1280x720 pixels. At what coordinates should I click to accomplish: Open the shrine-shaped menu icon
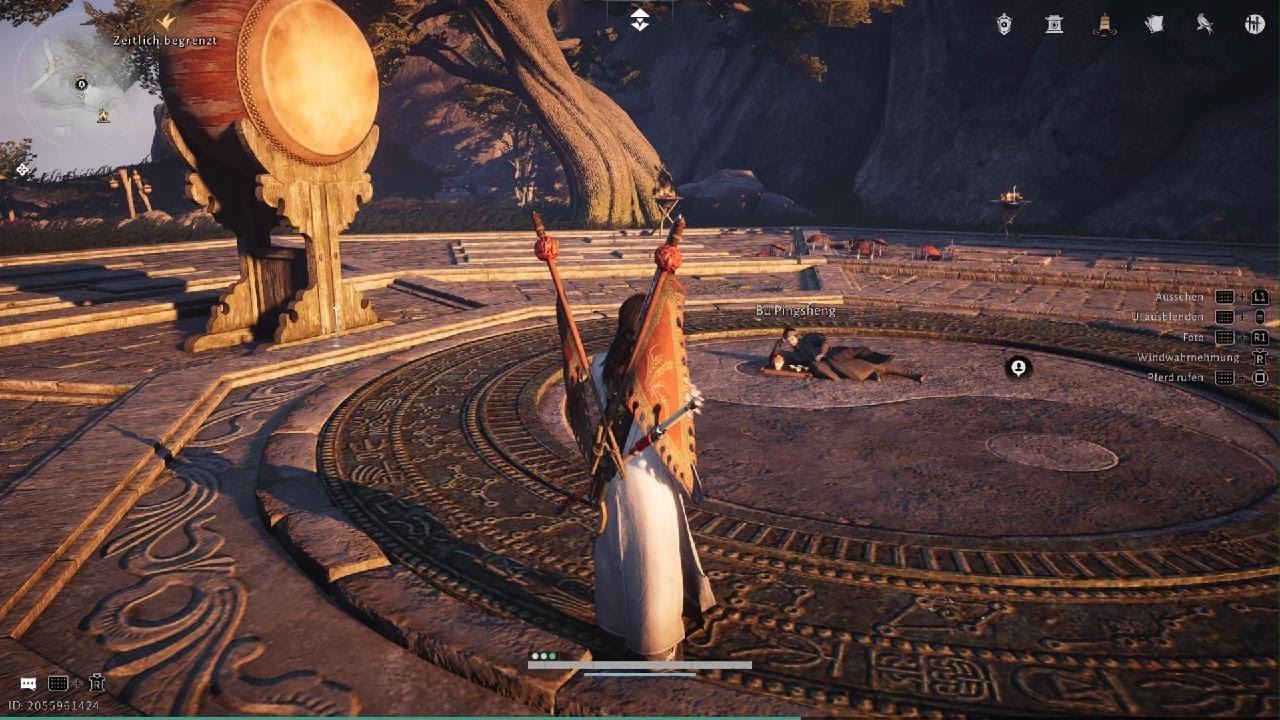pyautogui.click(x=1054, y=24)
